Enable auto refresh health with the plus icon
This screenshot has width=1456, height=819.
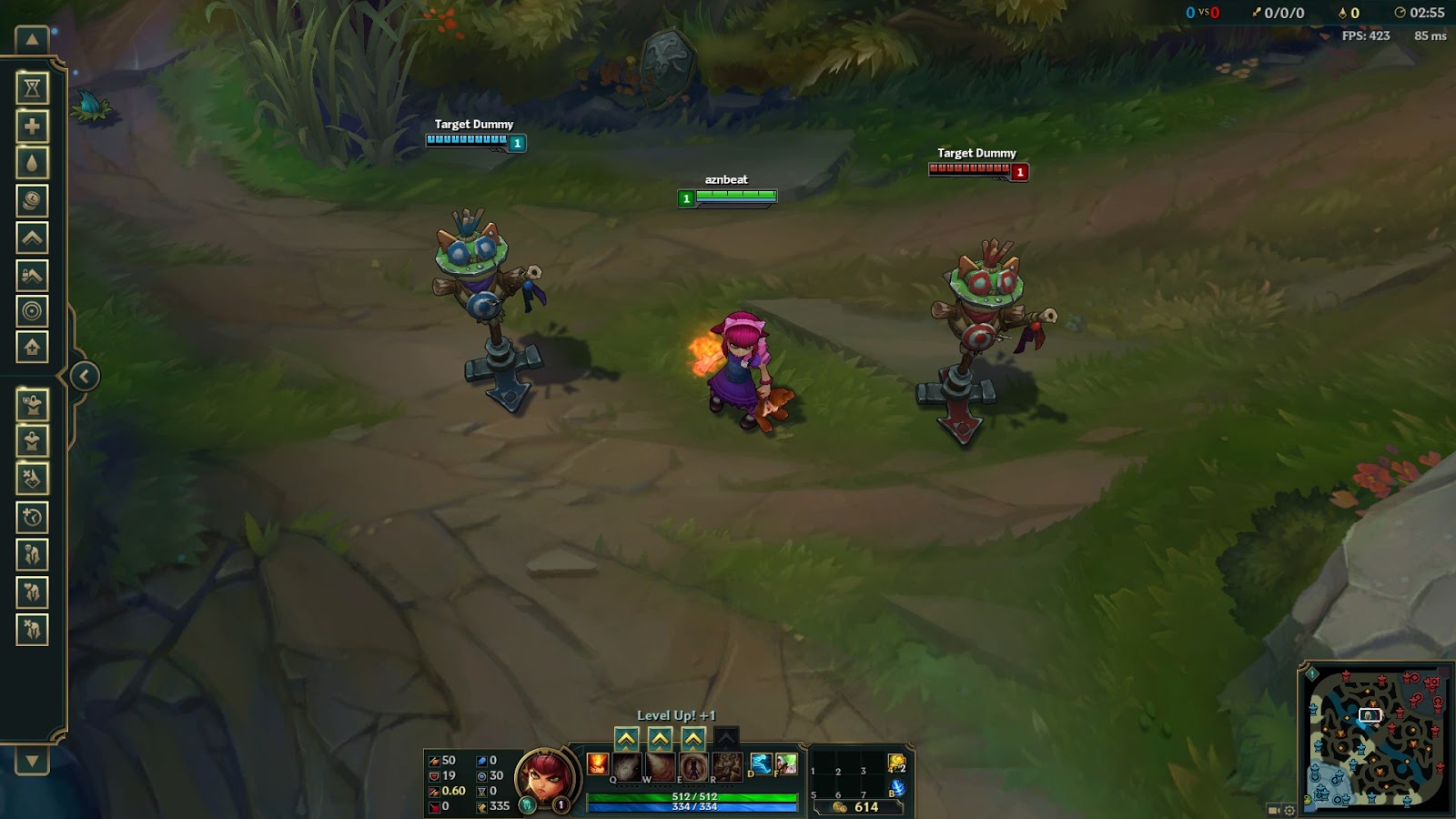coord(32,125)
